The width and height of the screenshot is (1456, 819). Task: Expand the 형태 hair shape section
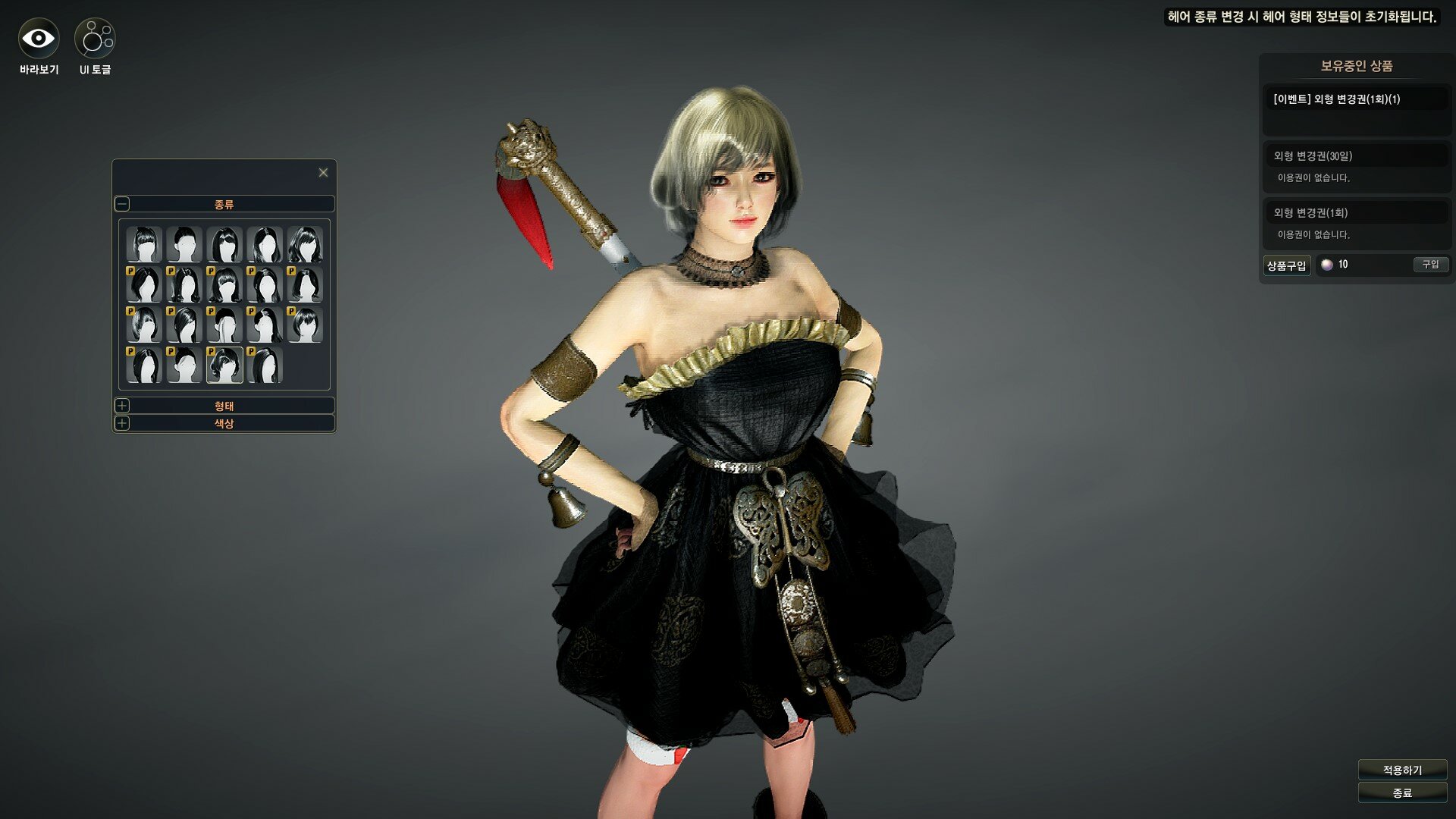click(x=123, y=406)
